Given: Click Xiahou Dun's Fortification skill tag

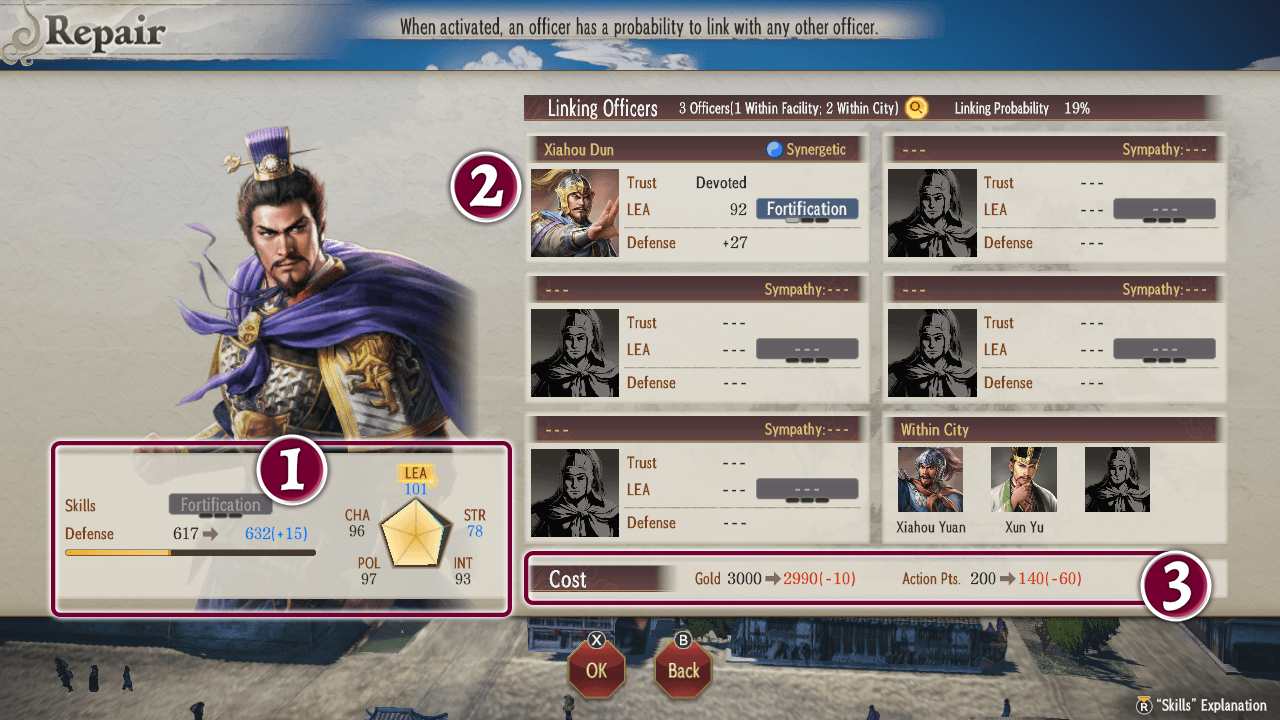Looking at the screenshot, I should [x=806, y=209].
